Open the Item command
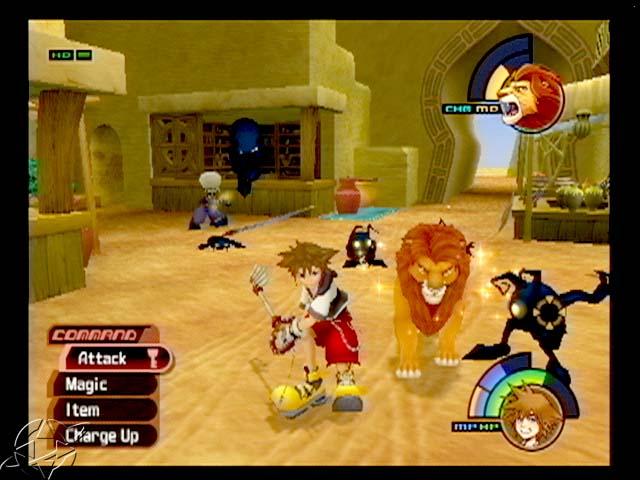Viewport: 640px width, 480px height. tap(98, 410)
